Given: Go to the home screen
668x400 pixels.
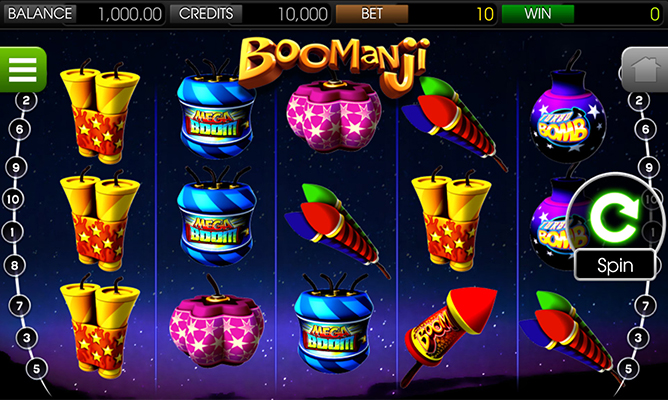Looking at the screenshot, I should tap(643, 69).
